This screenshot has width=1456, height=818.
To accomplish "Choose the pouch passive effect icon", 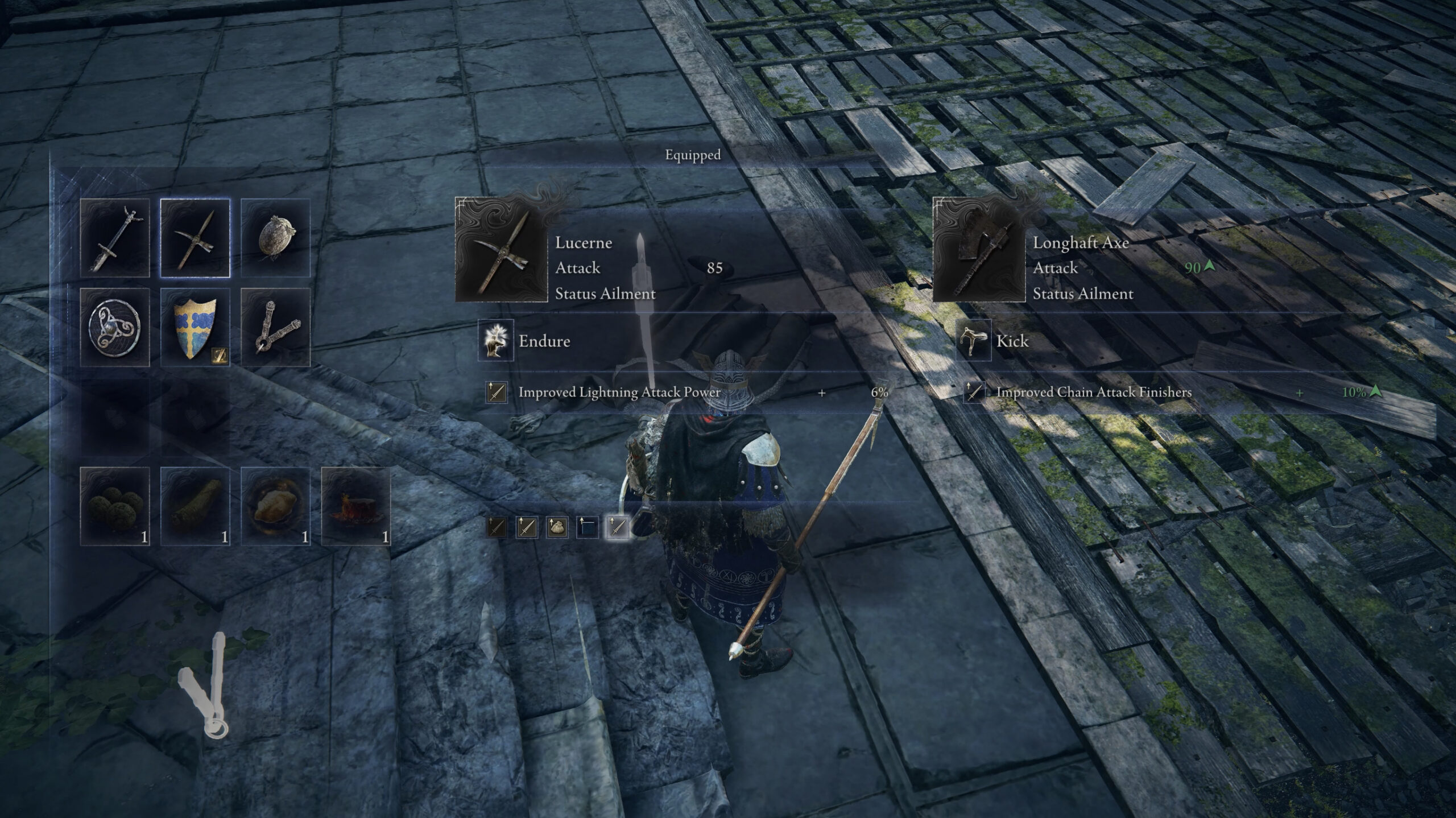I will coord(557,527).
